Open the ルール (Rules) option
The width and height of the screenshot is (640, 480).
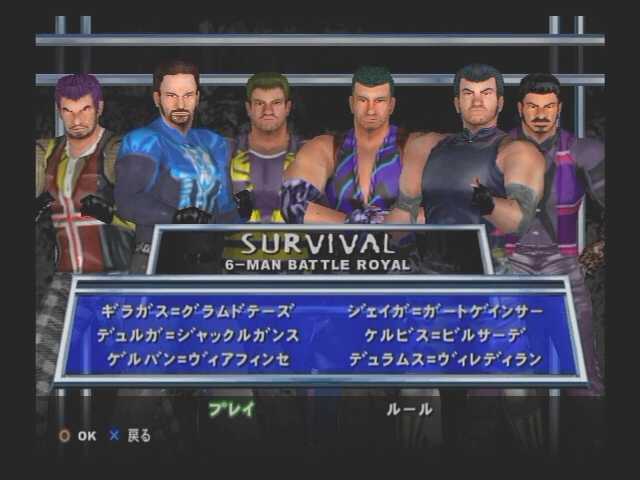(409, 409)
